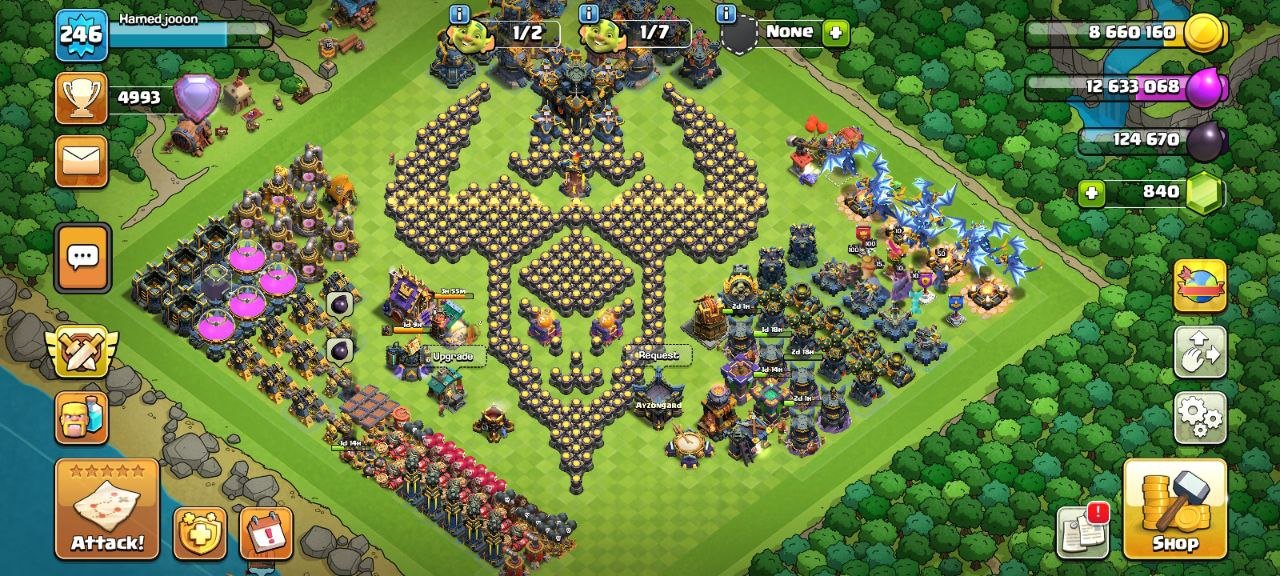
Task: Open the barbarian and potion icon
Action: [x=81, y=418]
